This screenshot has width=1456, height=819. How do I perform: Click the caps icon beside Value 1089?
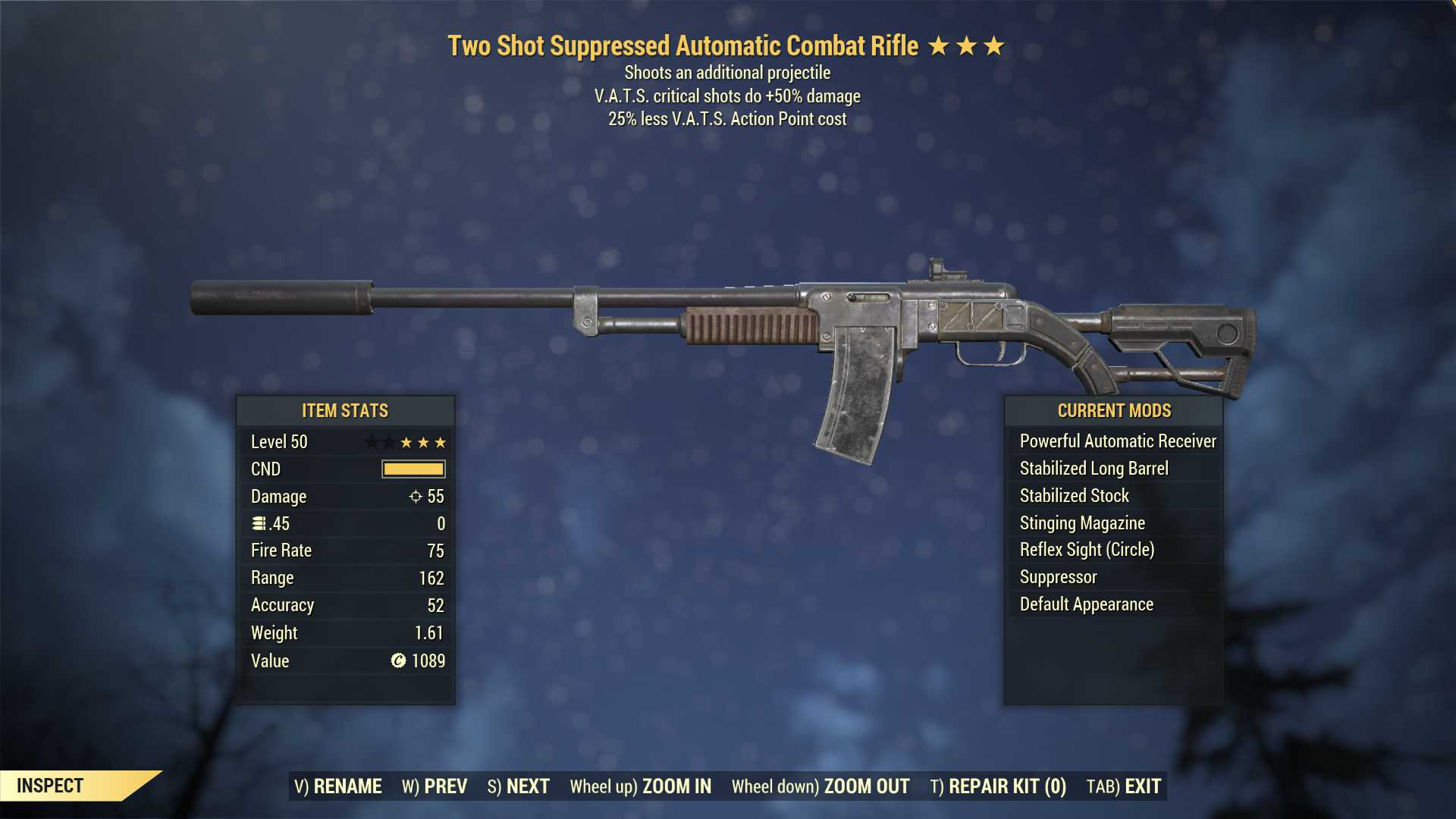click(396, 661)
